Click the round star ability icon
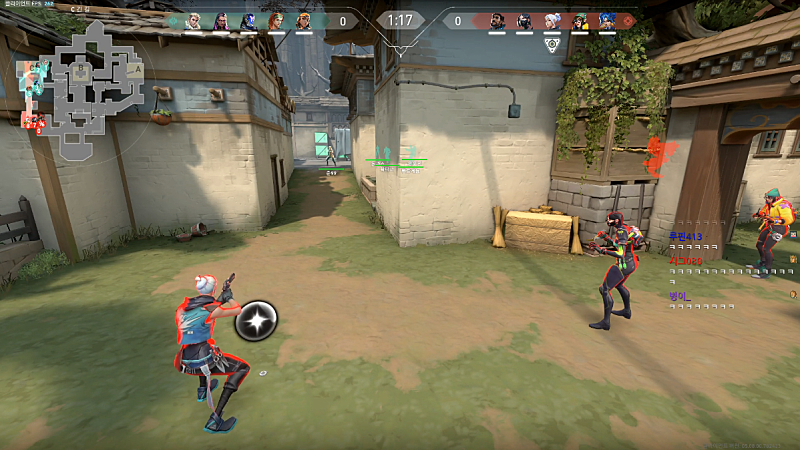Image resolution: width=800 pixels, height=450 pixels. coord(256,320)
